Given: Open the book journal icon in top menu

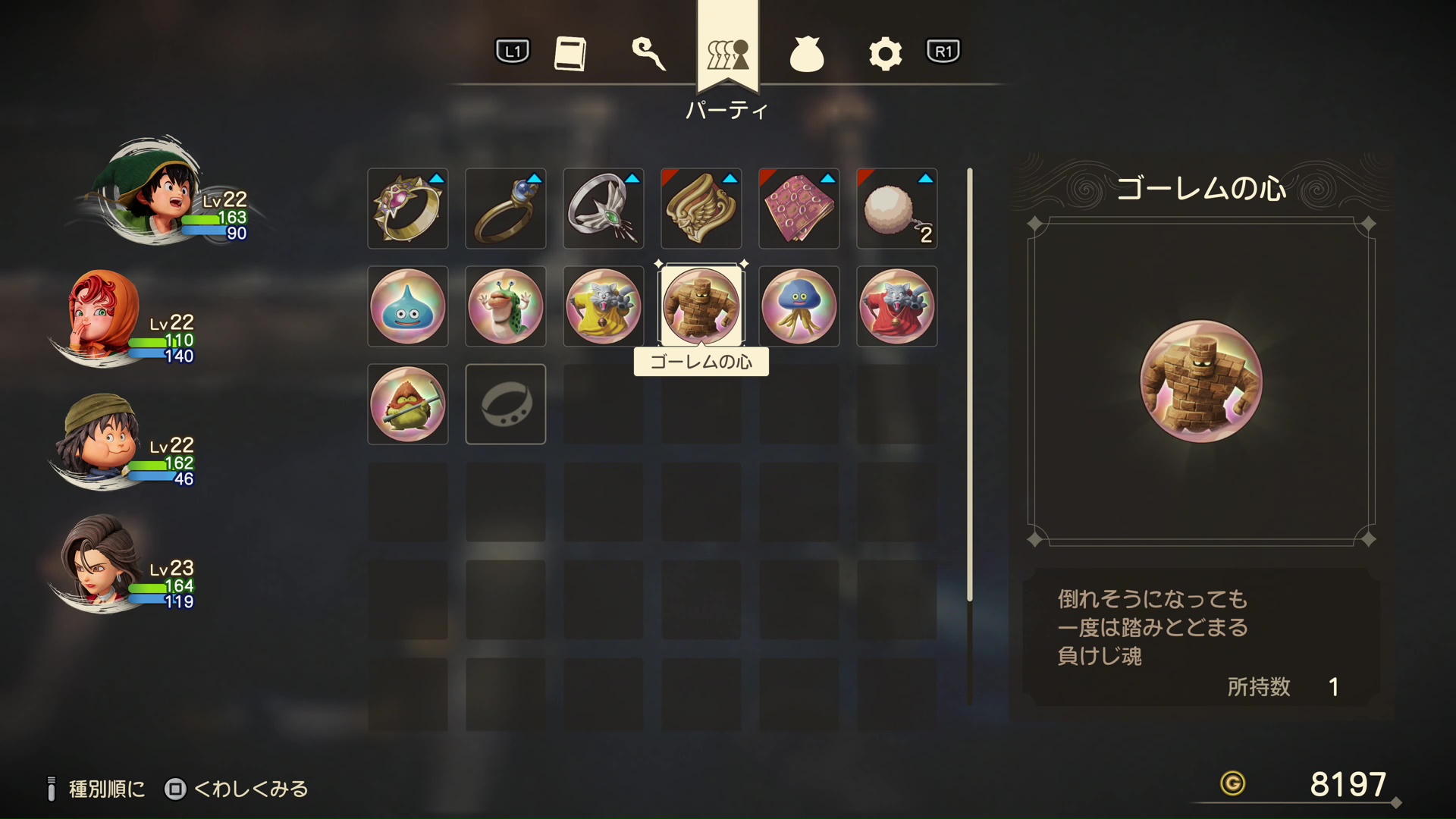Looking at the screenshot, I should (x=572, y=52).
